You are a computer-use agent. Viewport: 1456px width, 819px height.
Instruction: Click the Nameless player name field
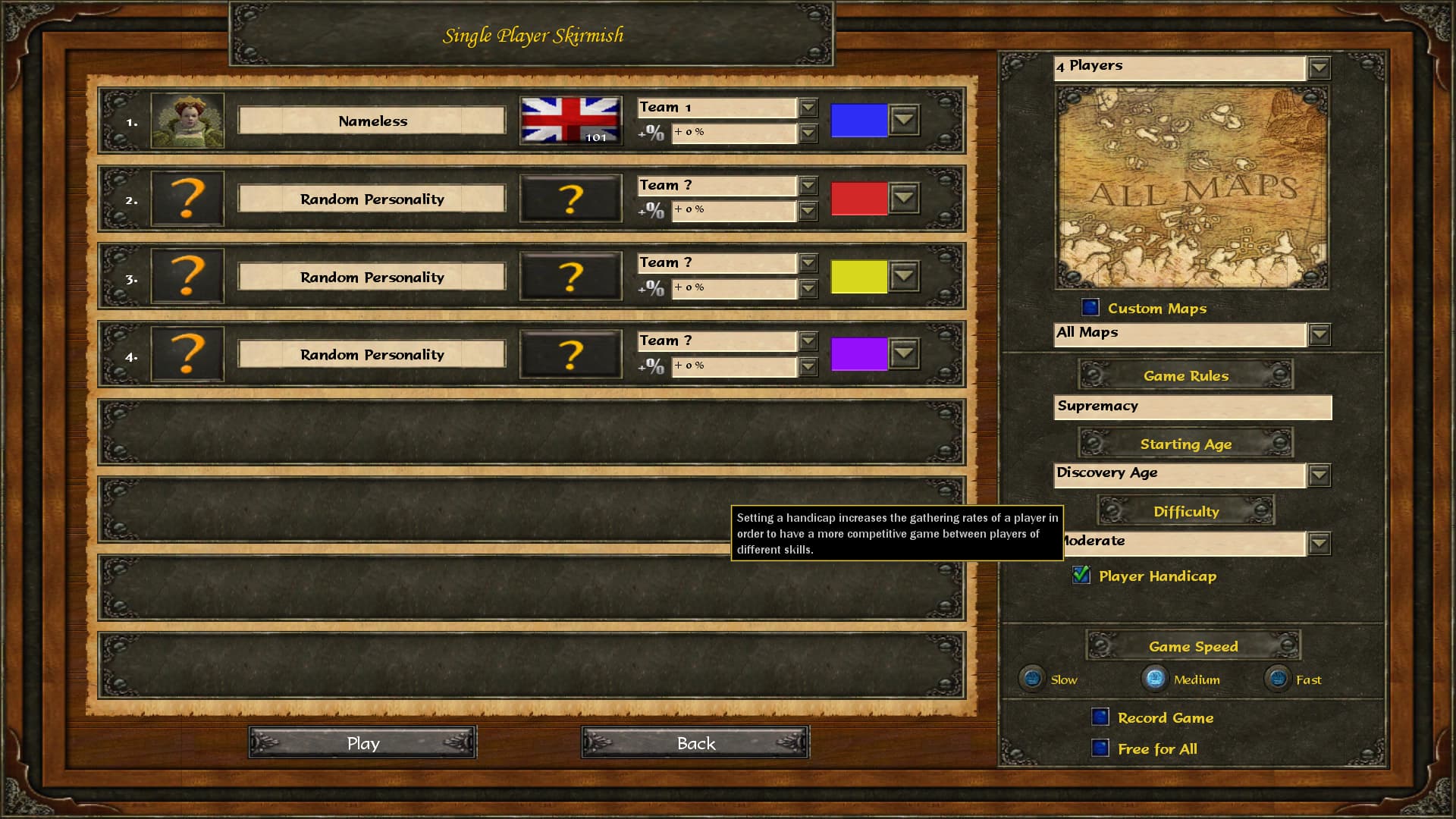pos(372,121)
